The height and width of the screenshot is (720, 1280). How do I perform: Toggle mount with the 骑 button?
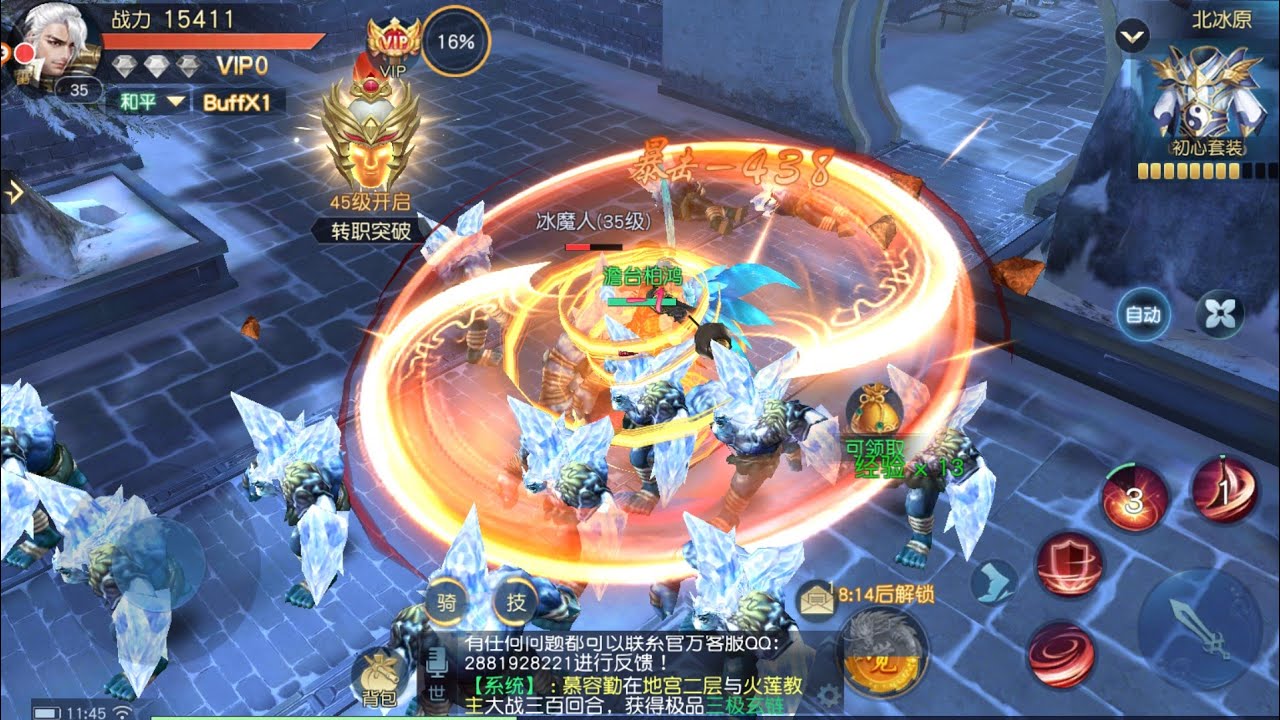click(447, 602)
